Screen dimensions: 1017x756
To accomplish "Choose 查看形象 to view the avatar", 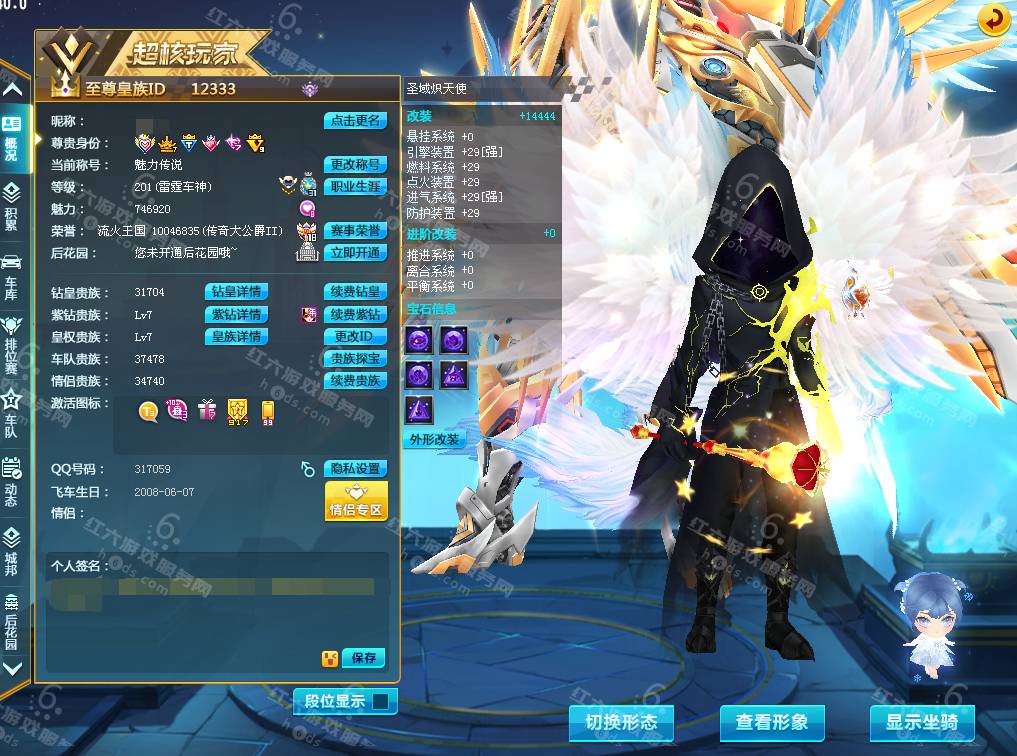I will point(772,722).
